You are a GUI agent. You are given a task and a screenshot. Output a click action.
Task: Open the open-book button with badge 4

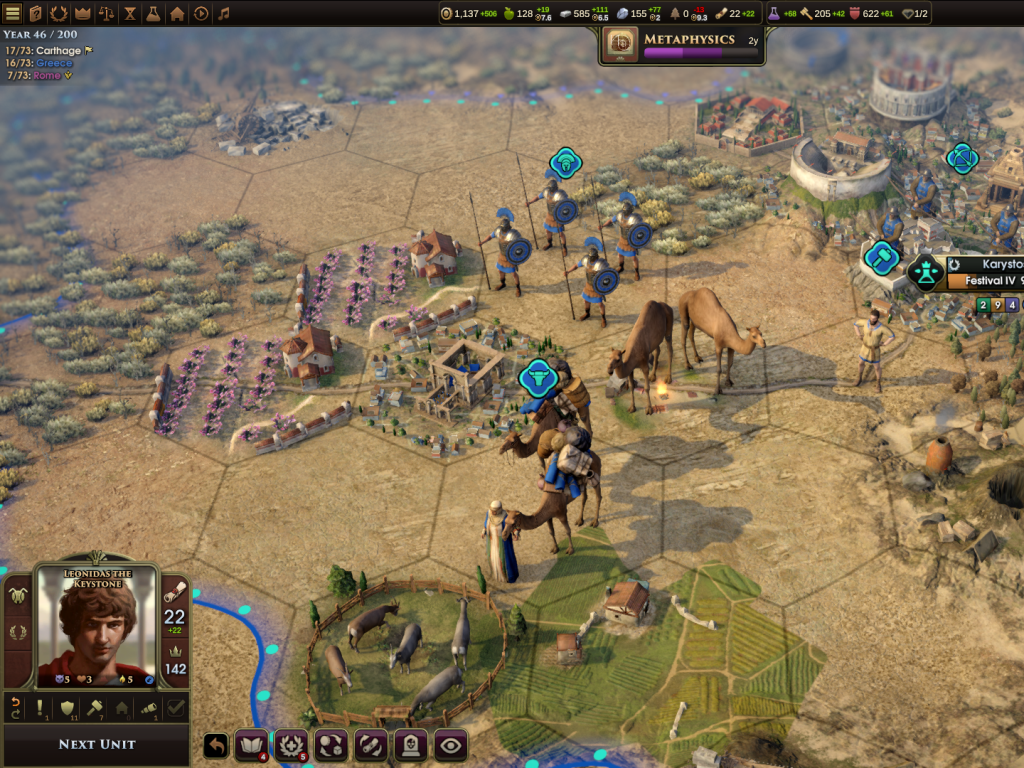pyautogui.click(x=250, y=745)
